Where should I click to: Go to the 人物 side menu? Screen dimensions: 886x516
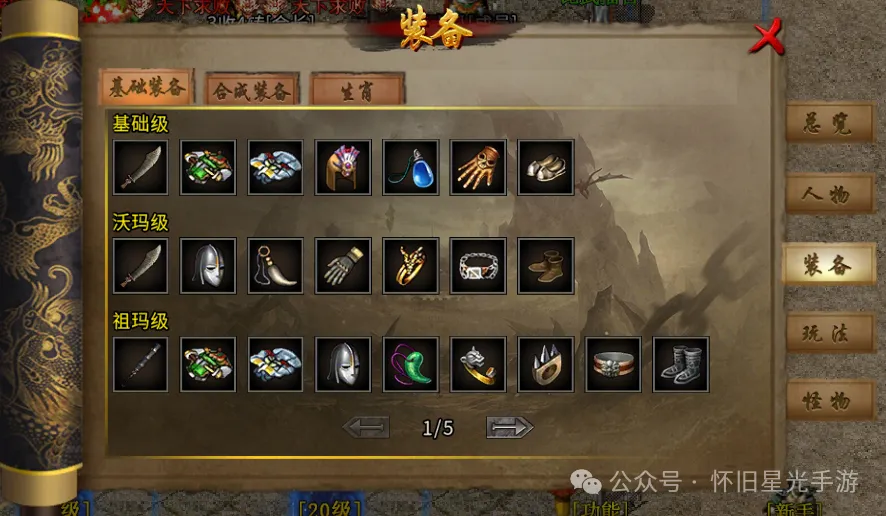pos(828,193)
